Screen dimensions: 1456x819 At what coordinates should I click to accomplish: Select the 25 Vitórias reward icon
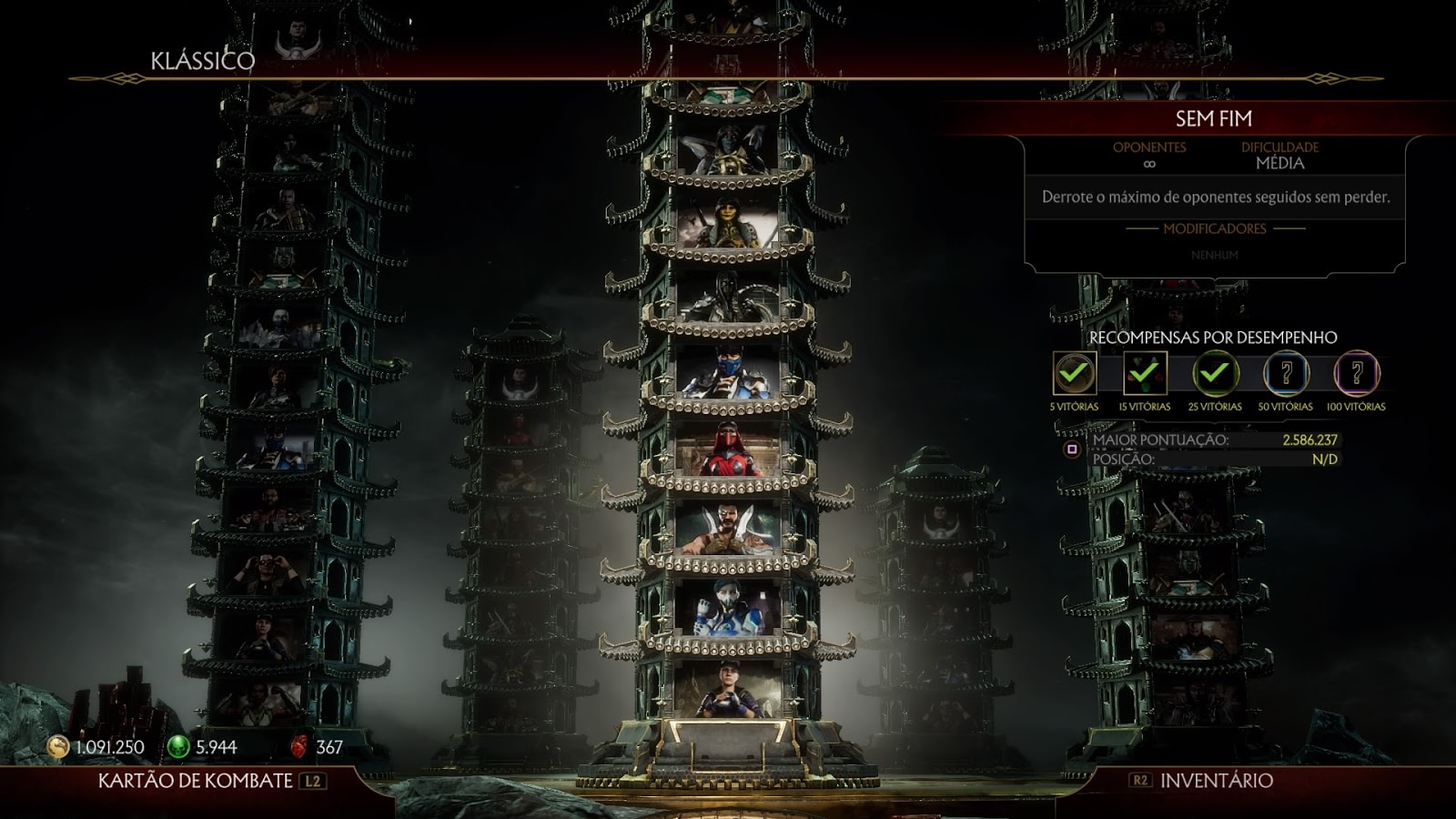[1215, 373]
